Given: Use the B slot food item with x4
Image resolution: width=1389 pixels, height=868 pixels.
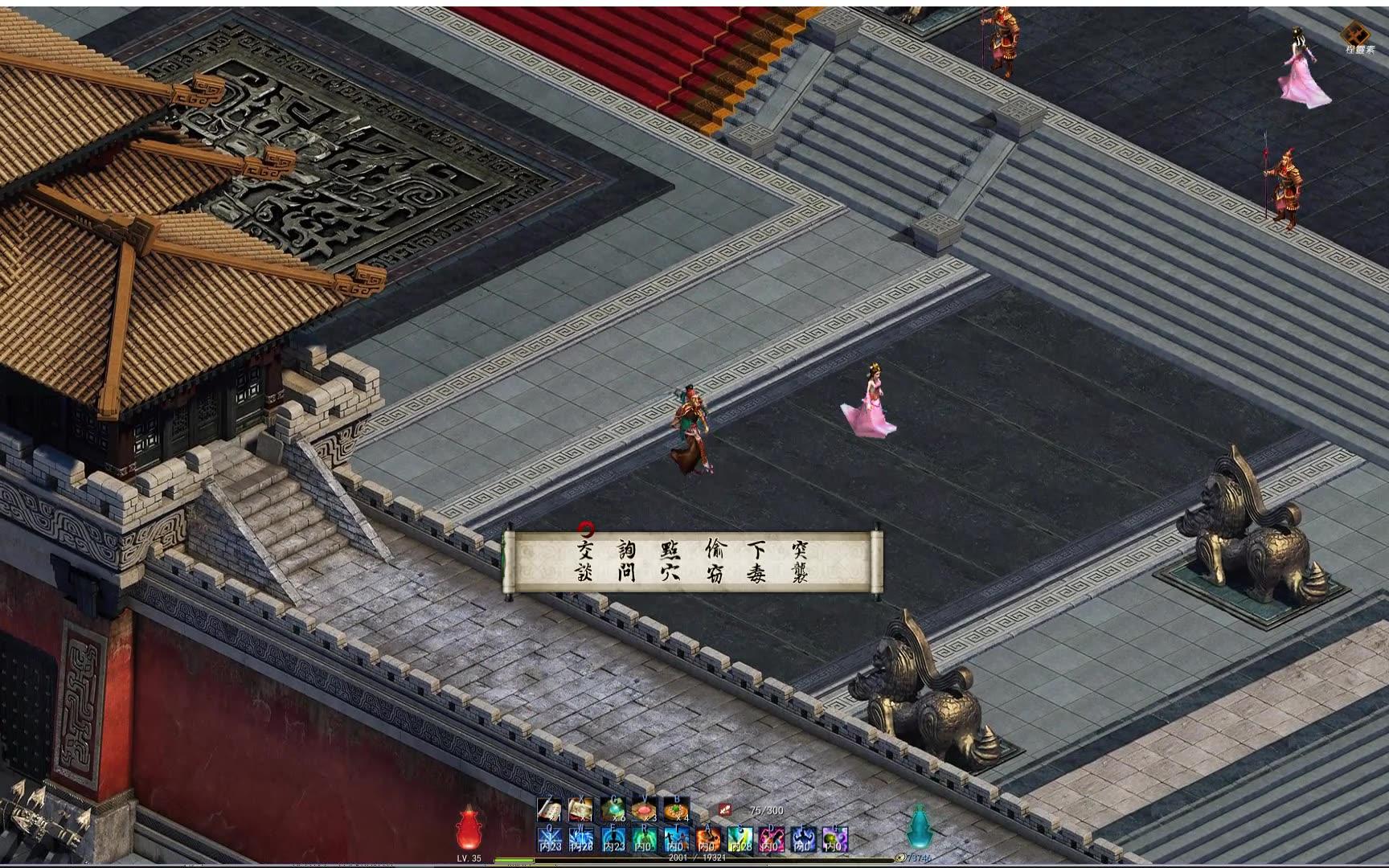Looking at the screenshot, I should pyautogui.click(x=676, y=809).
